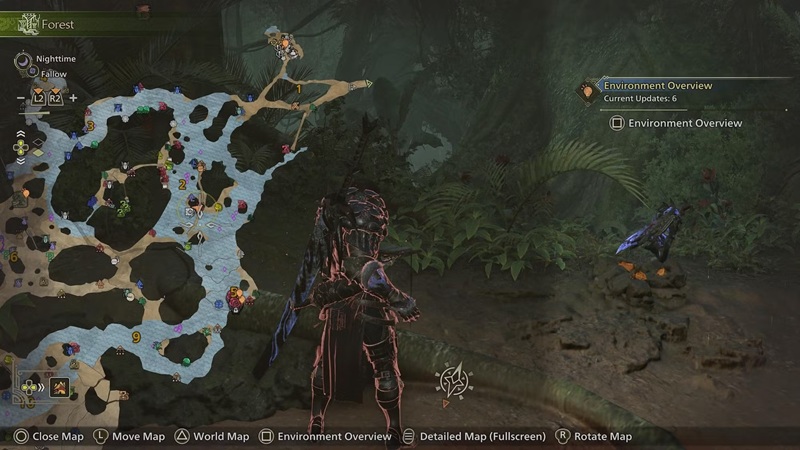Viewport: 800px width, 450px height.
Task: Click the Nighttime moon indicator
Action: 23,60
